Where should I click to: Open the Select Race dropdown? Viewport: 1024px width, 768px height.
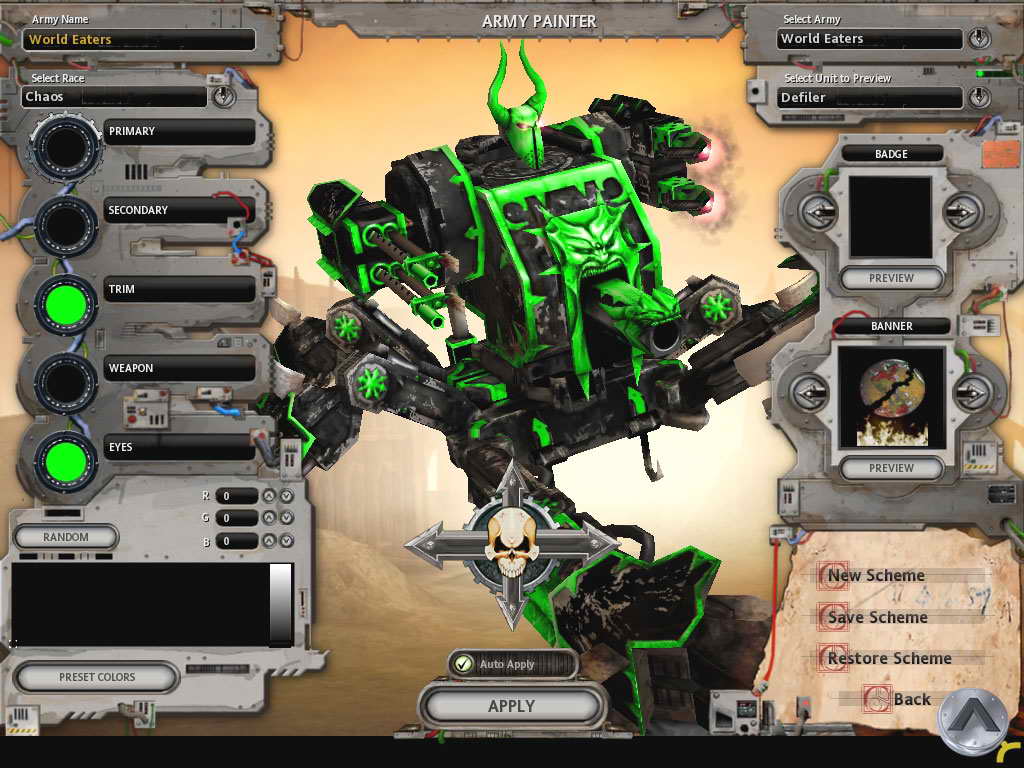[222, 97]
